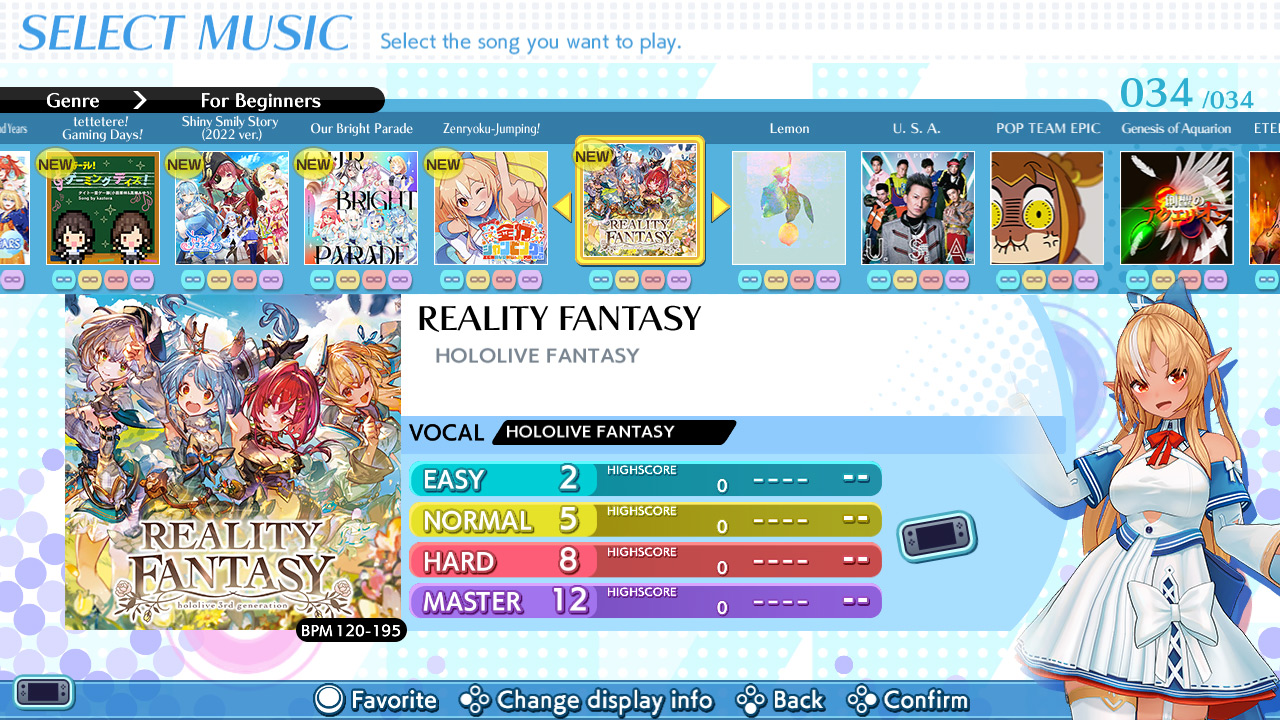
Task: Select the EASY difficulty row
Action: tap(645, 480)
